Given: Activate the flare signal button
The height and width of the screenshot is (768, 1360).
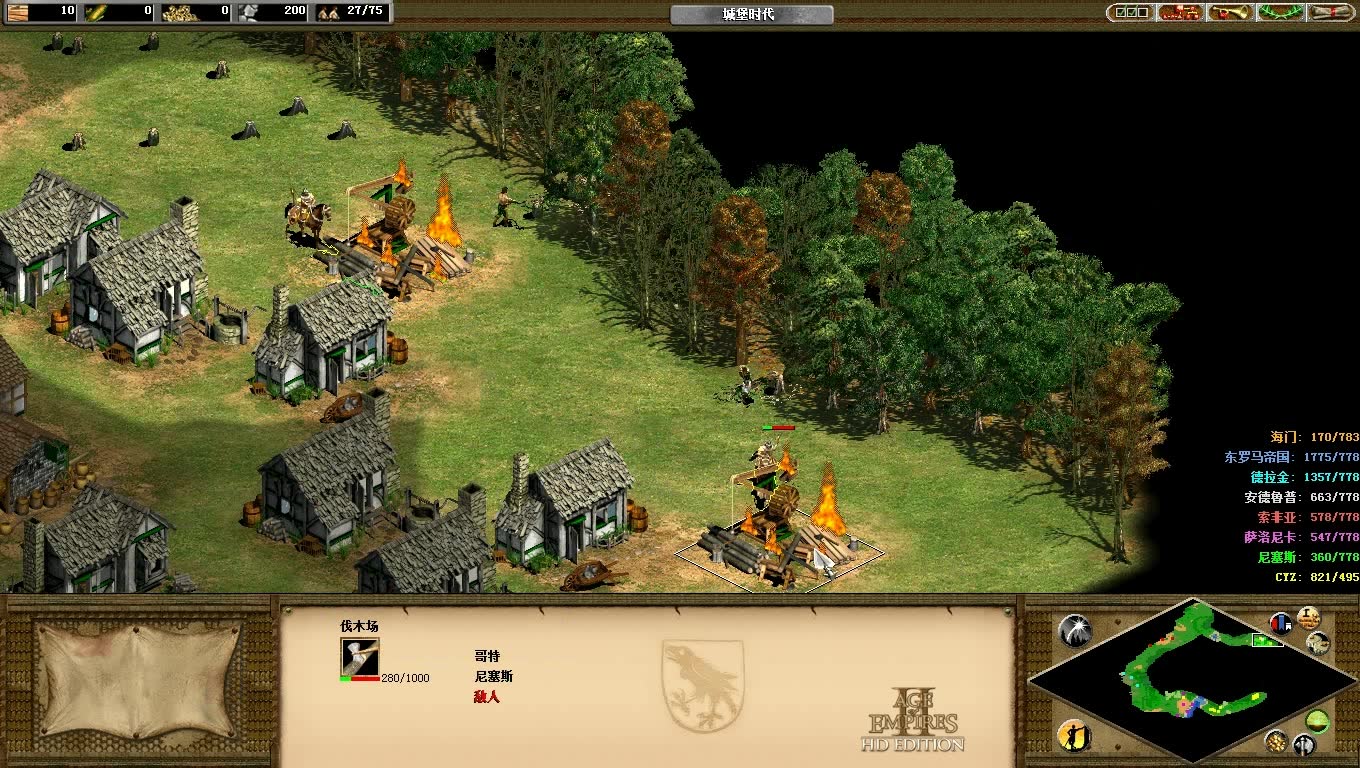Looking at the screenshot, I should click(1075, 630).
